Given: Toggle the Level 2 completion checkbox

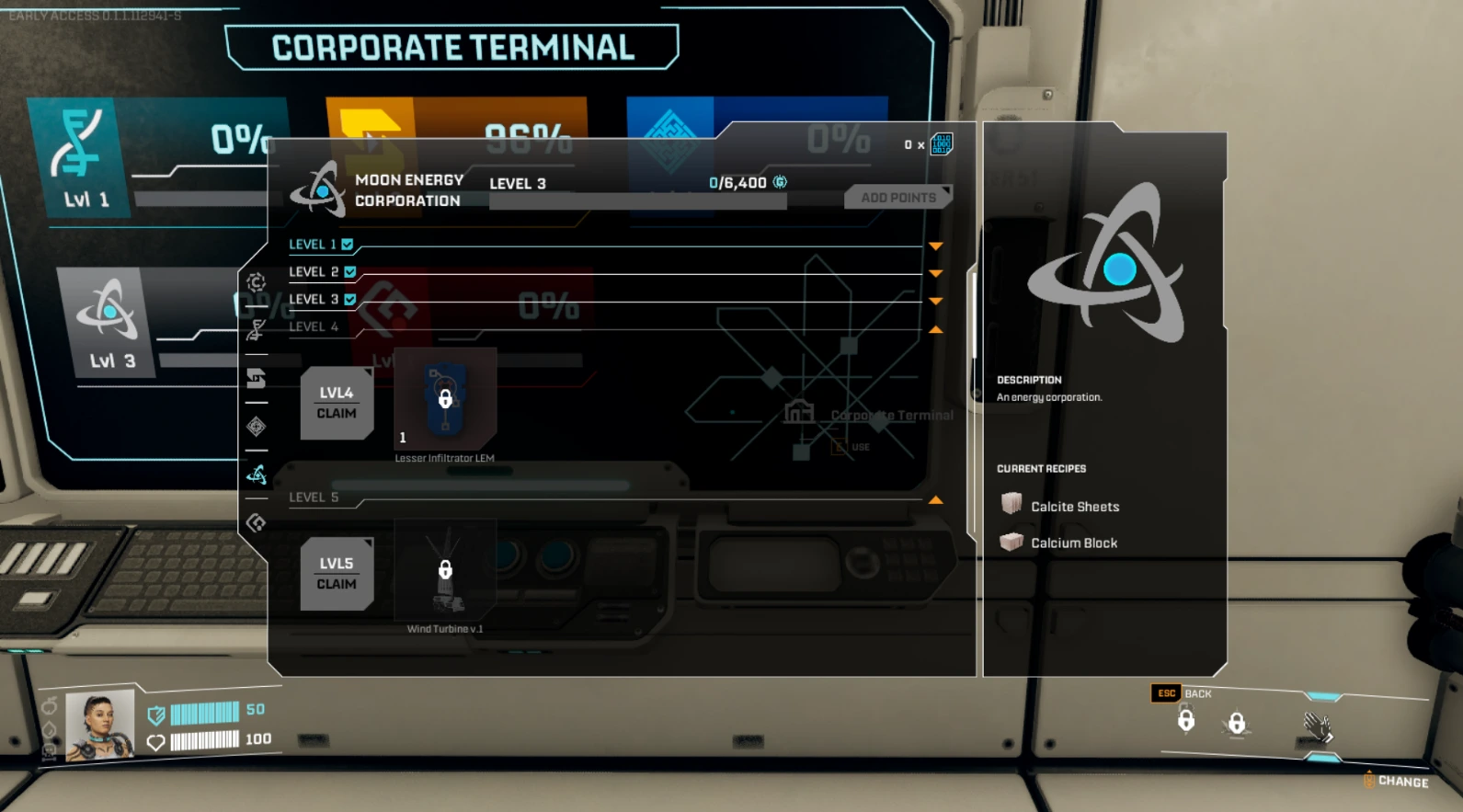Looking at the screenshot, I should (x=349, y=271).
